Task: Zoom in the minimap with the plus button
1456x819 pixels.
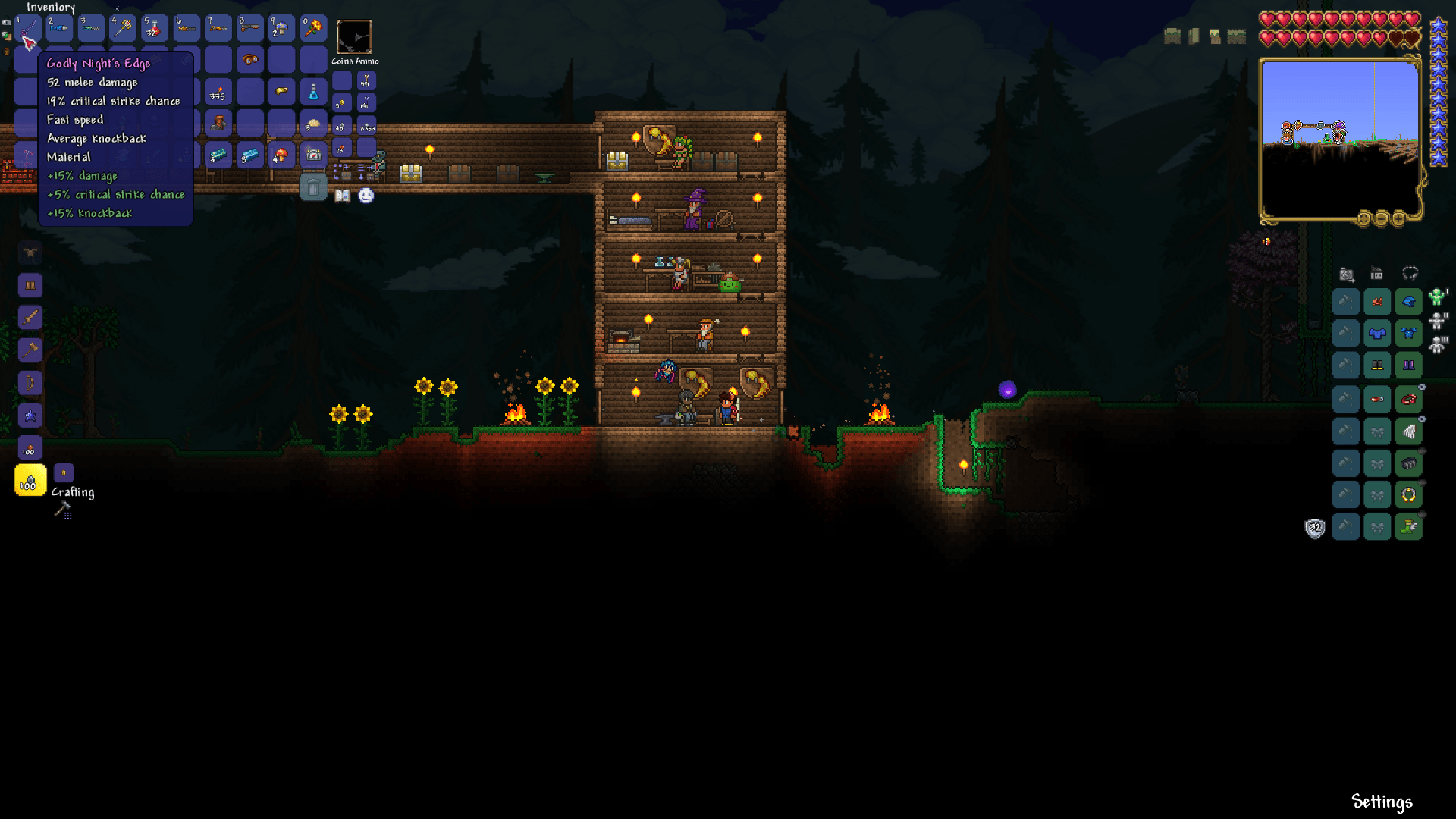Action: pyautogui.click(x=1399, y=220)
